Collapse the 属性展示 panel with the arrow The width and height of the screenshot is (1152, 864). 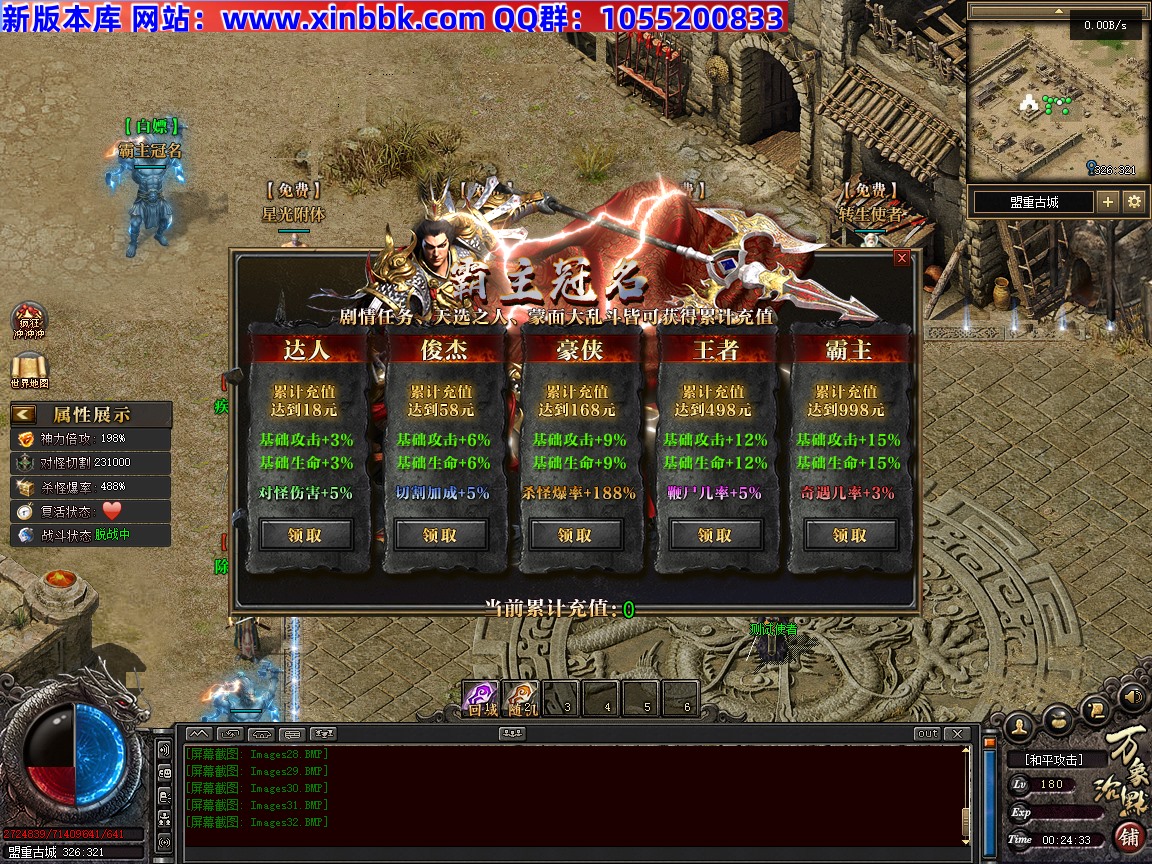(x=25, y=414)
